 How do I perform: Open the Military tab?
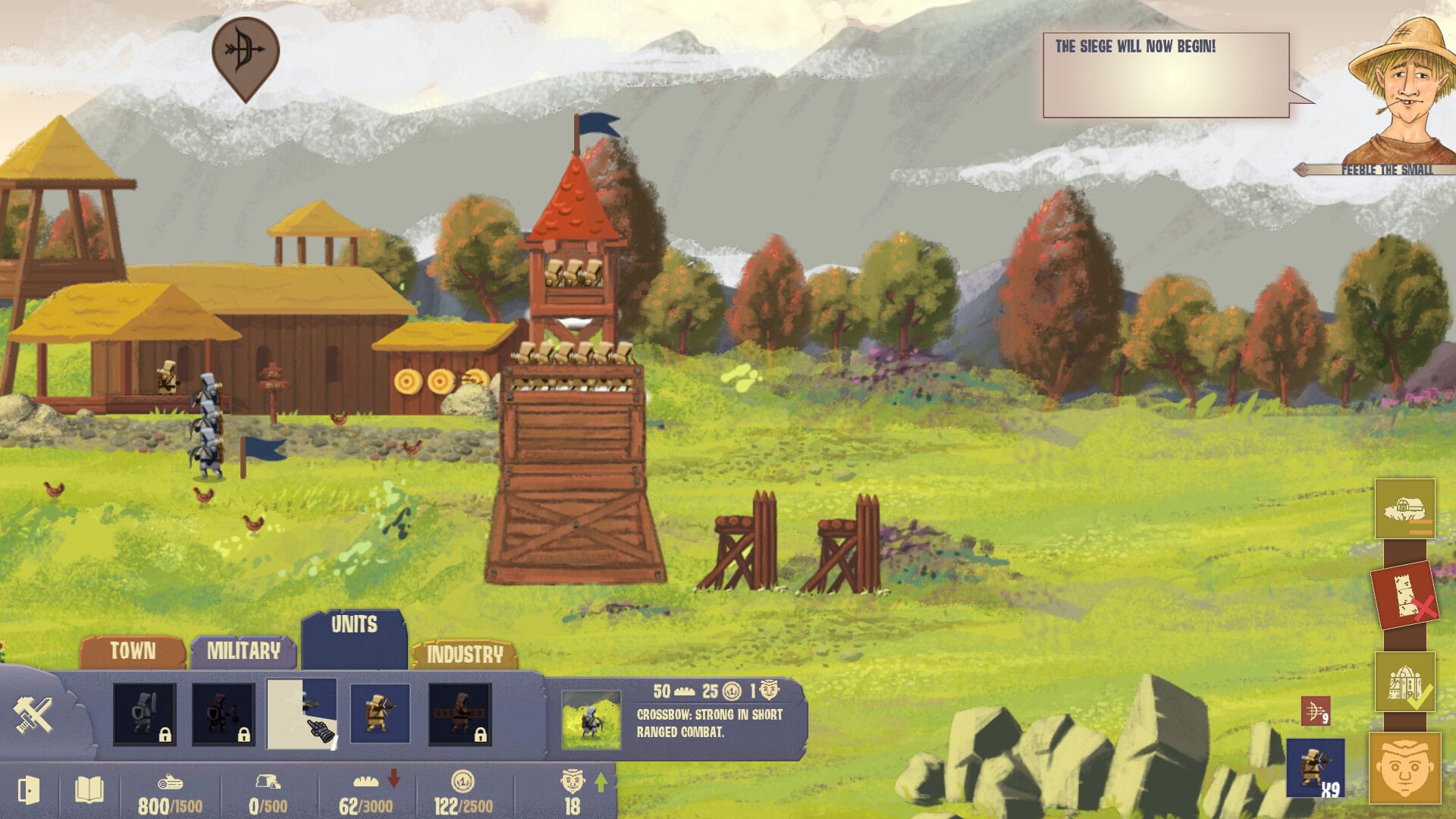[x=243, y=651]
